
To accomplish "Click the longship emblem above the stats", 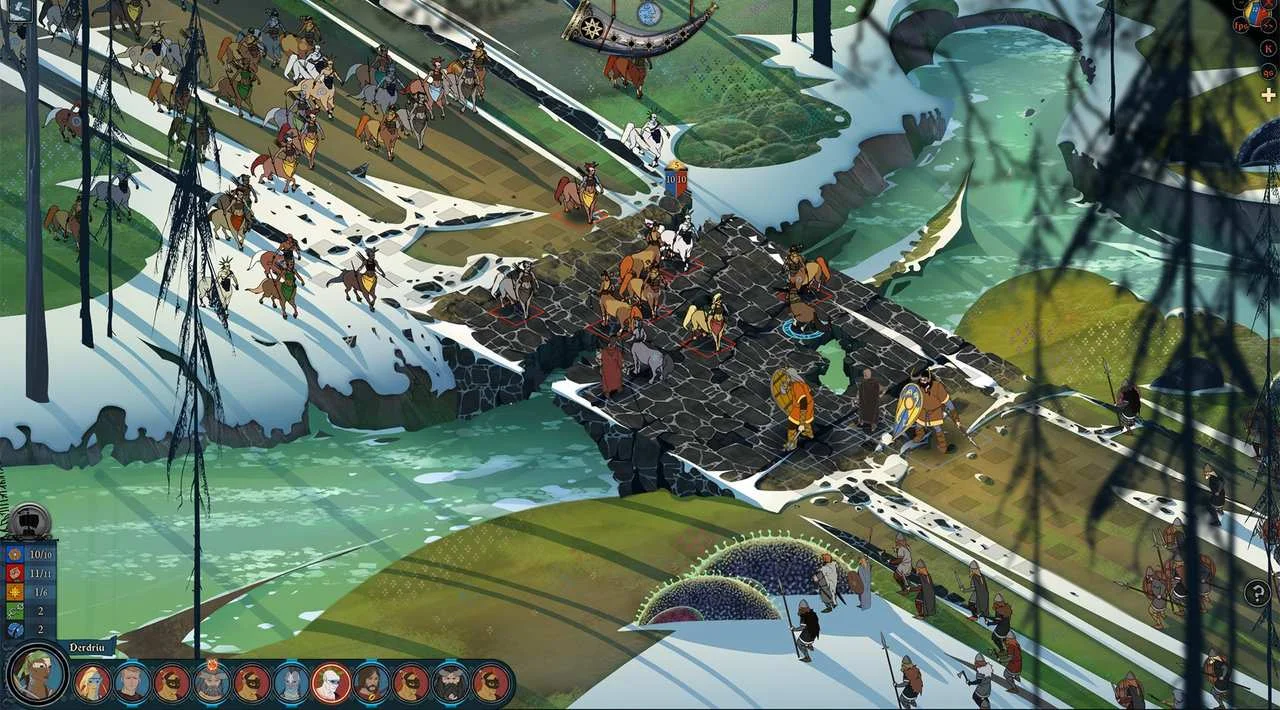I will tap(30, 520).
